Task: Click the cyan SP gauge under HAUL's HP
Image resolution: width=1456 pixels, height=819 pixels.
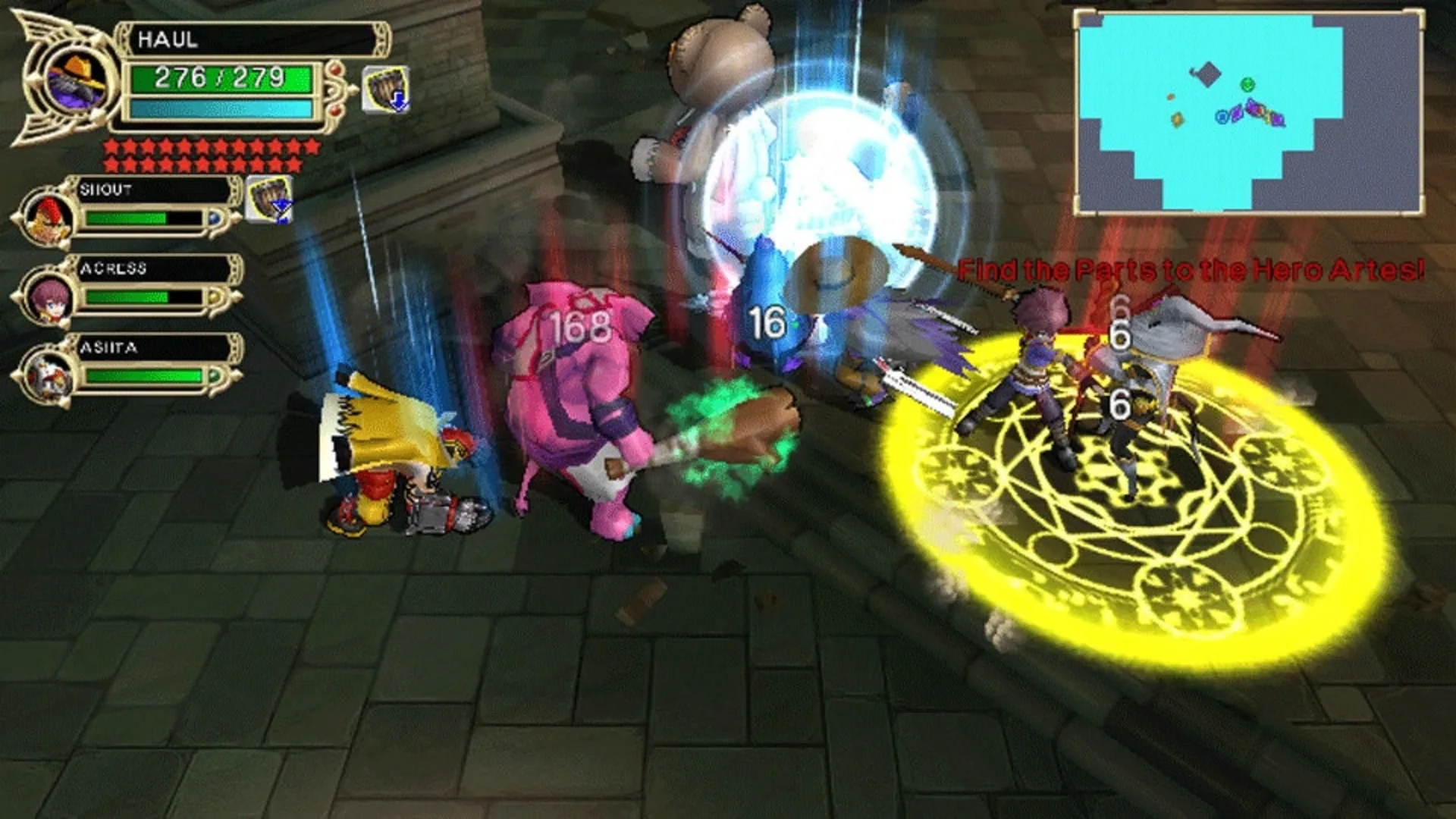Action: 220,108
